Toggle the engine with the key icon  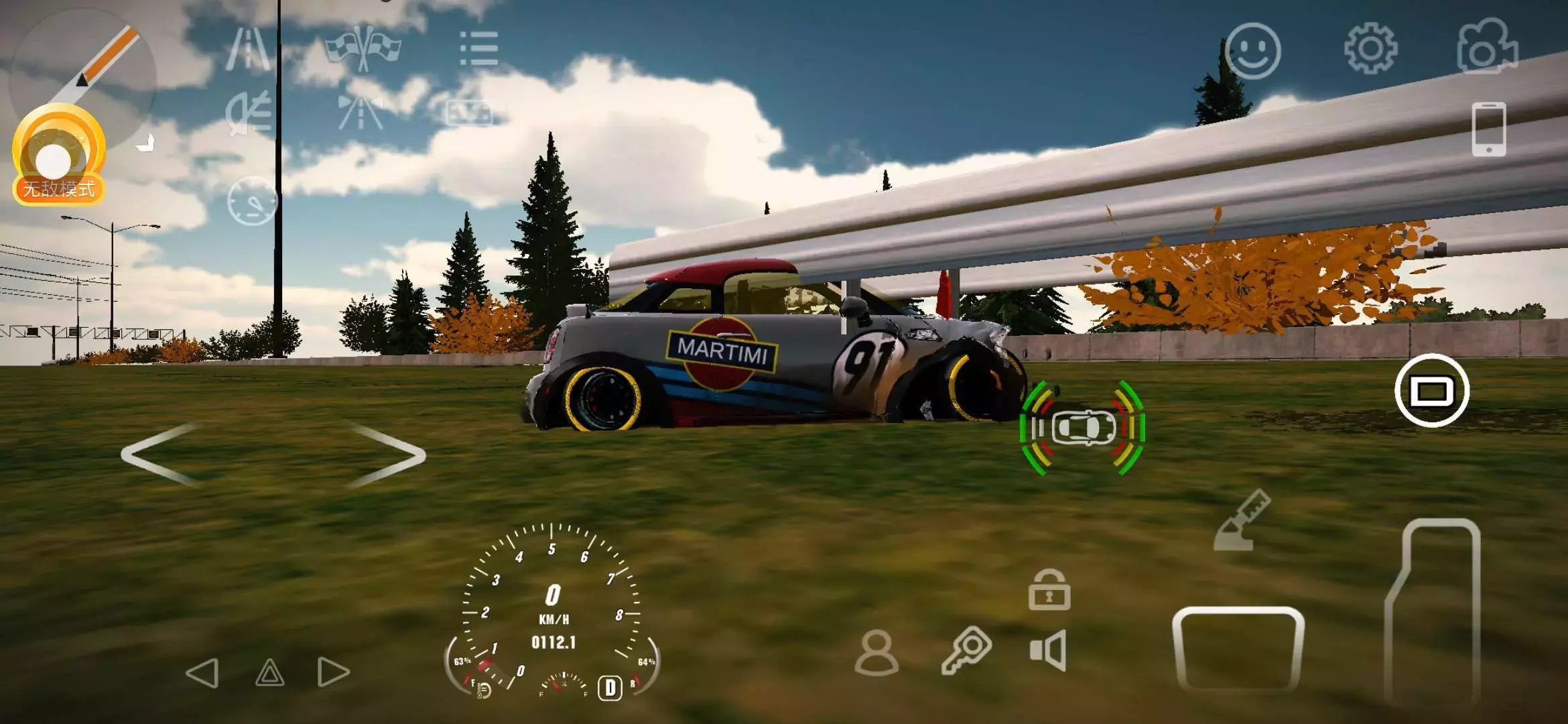click(966, 650)
